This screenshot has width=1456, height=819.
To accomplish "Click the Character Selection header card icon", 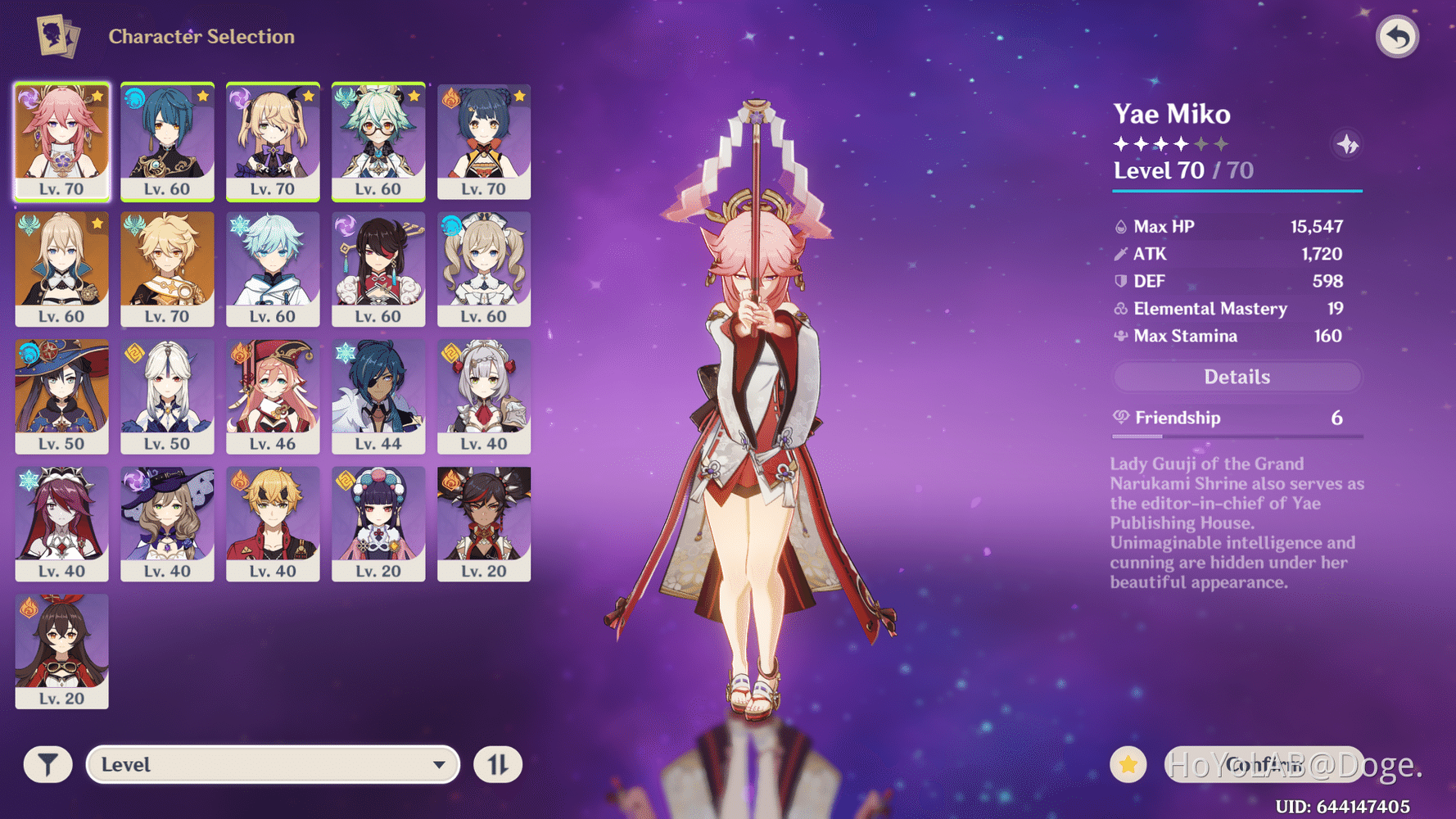I will (x=57, y=36).
